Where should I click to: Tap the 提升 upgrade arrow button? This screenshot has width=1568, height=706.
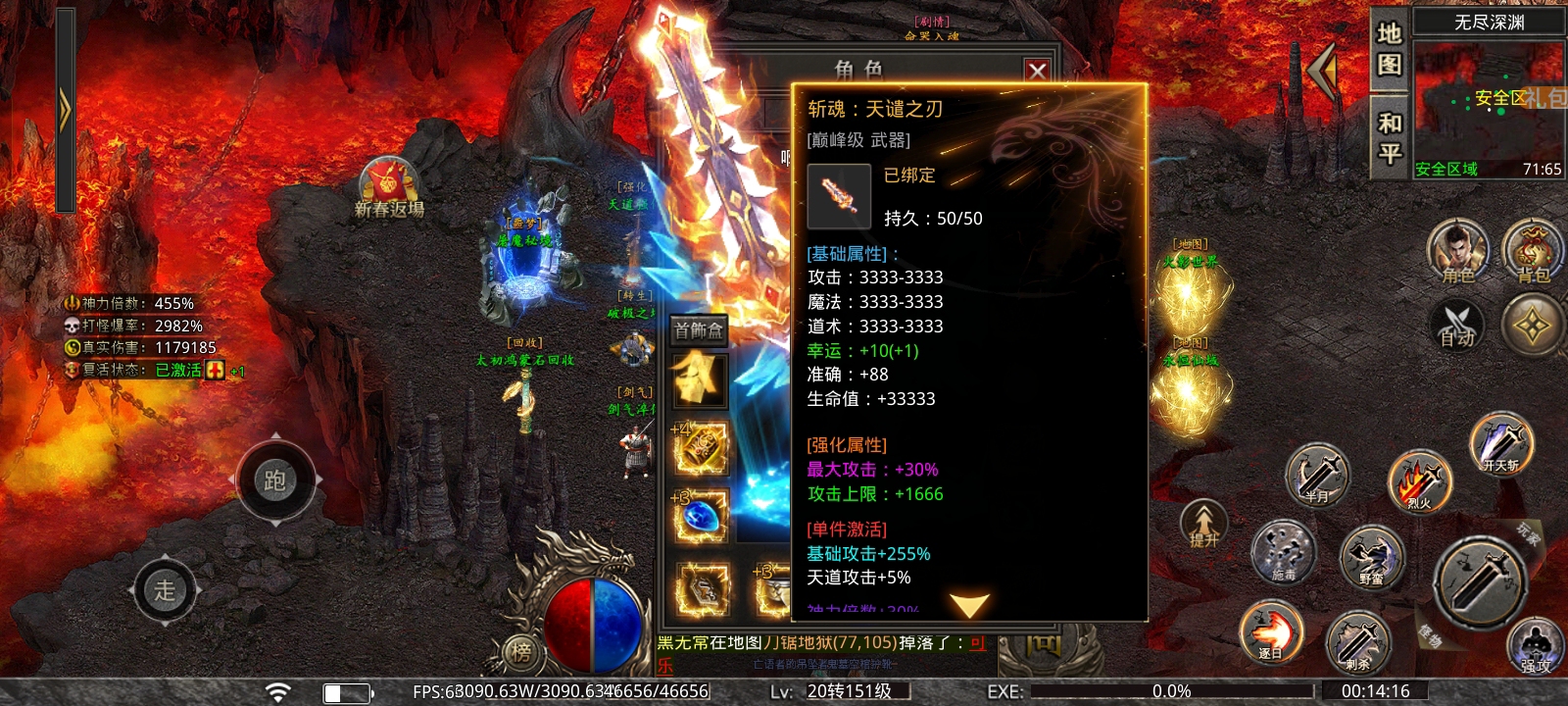1204,524
